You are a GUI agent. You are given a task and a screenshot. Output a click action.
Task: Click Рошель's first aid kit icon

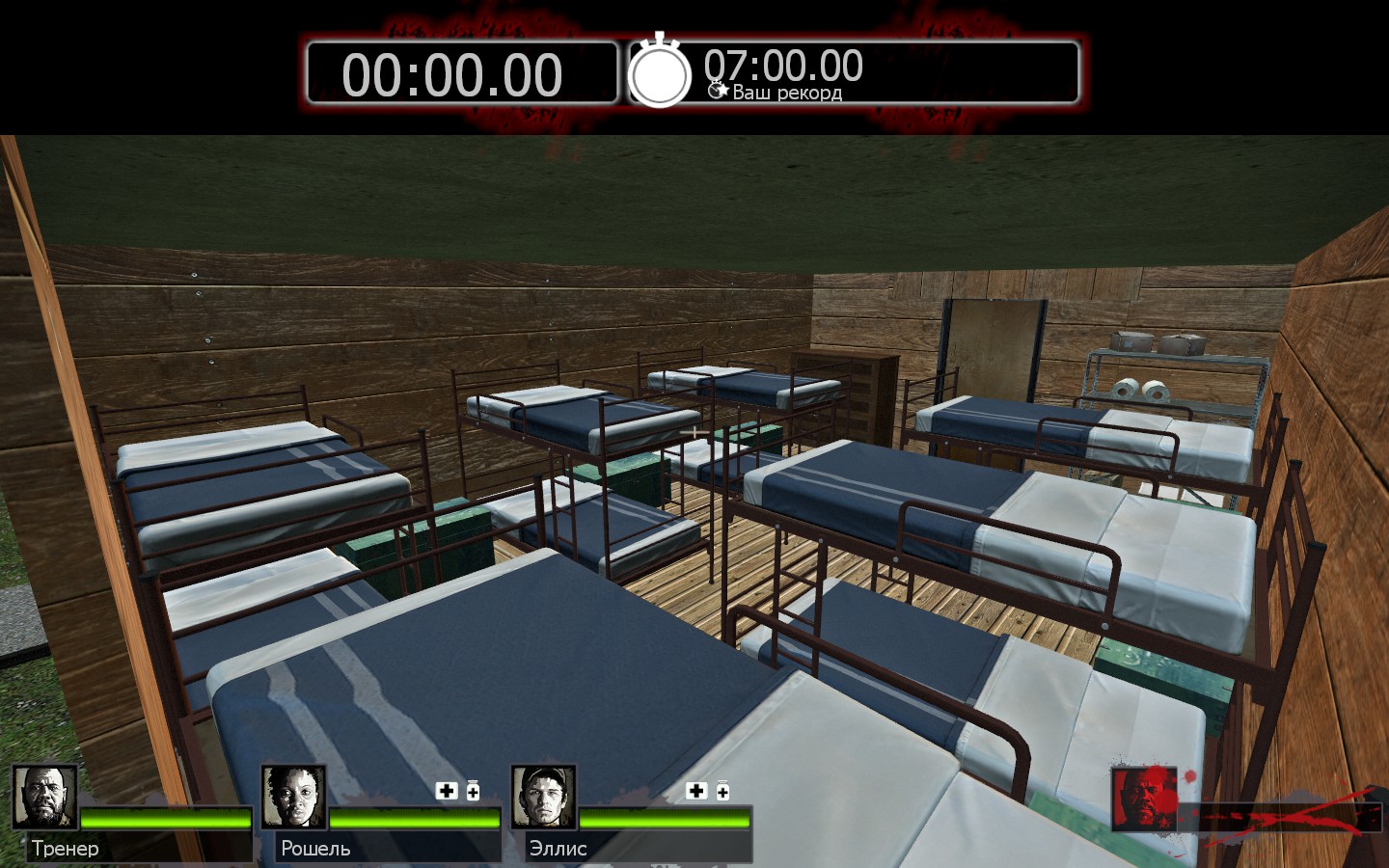point(447,791)
